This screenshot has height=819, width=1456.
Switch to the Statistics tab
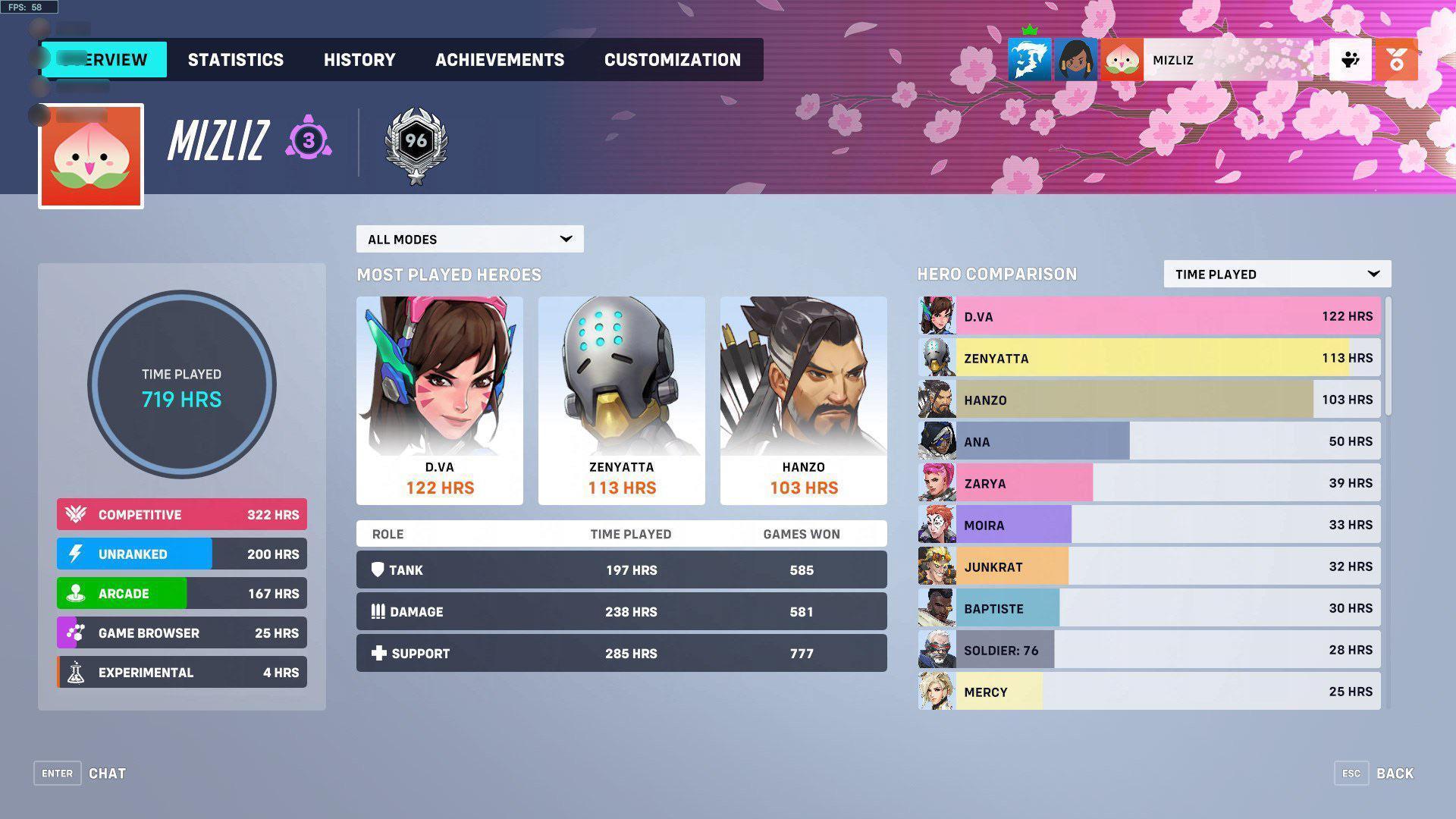tap(235, 60)
